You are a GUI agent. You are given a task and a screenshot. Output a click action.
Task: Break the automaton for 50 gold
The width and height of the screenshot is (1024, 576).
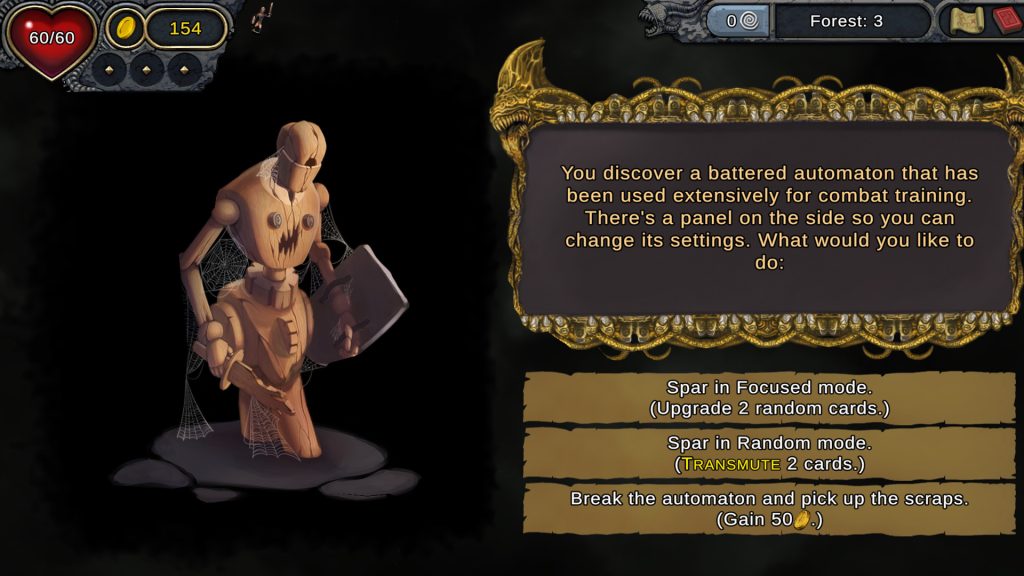click(x=768, y=508)
